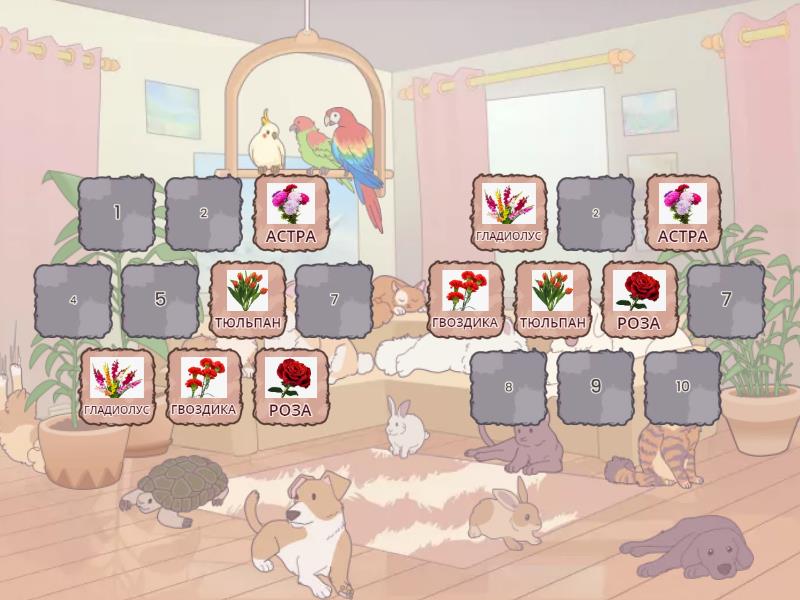Reveal tile 7 next to the ТЮЛЬПАН card
The width and height of the screenshot is (800, 600).
[335, 300]
